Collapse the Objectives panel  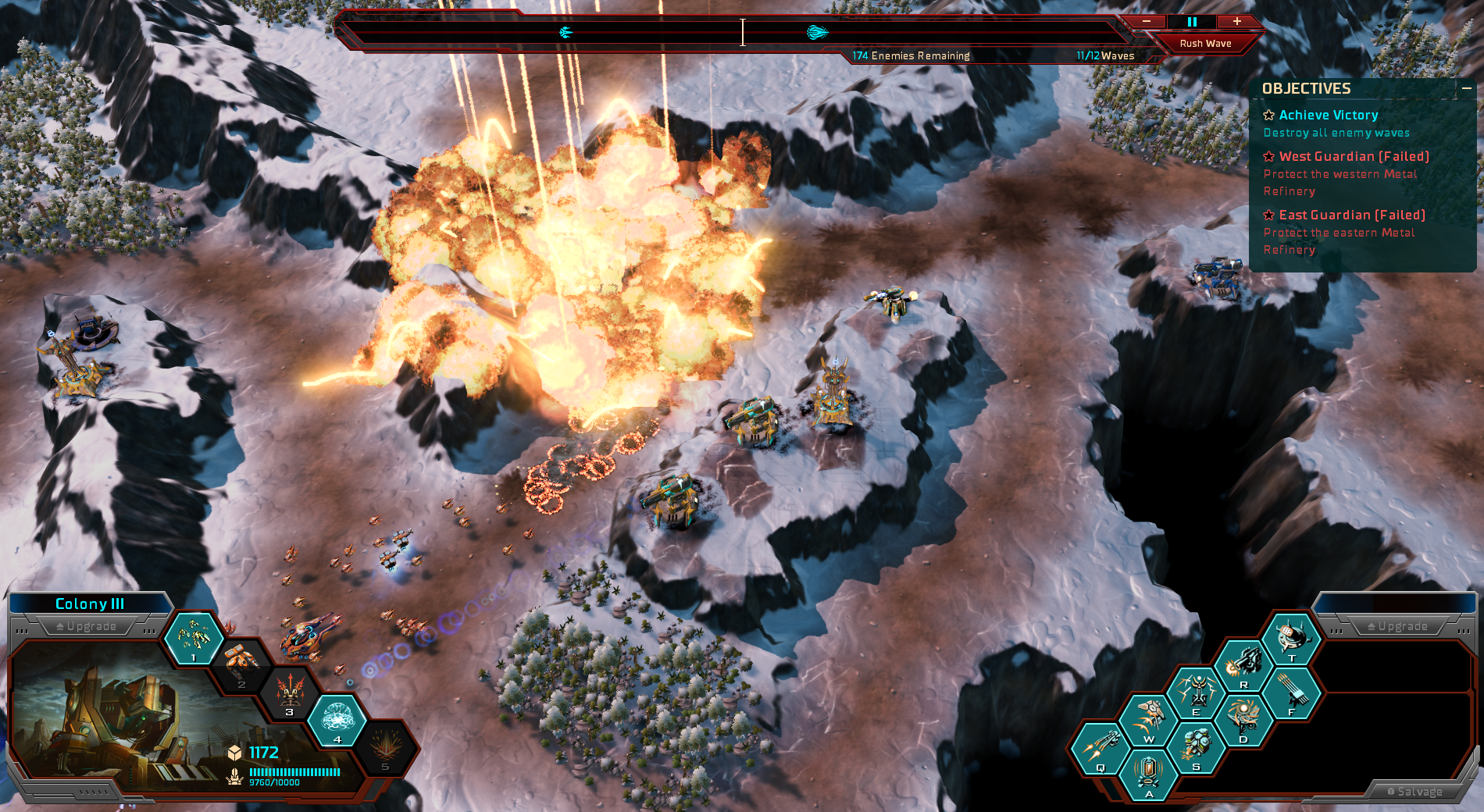coord(1467,89)
